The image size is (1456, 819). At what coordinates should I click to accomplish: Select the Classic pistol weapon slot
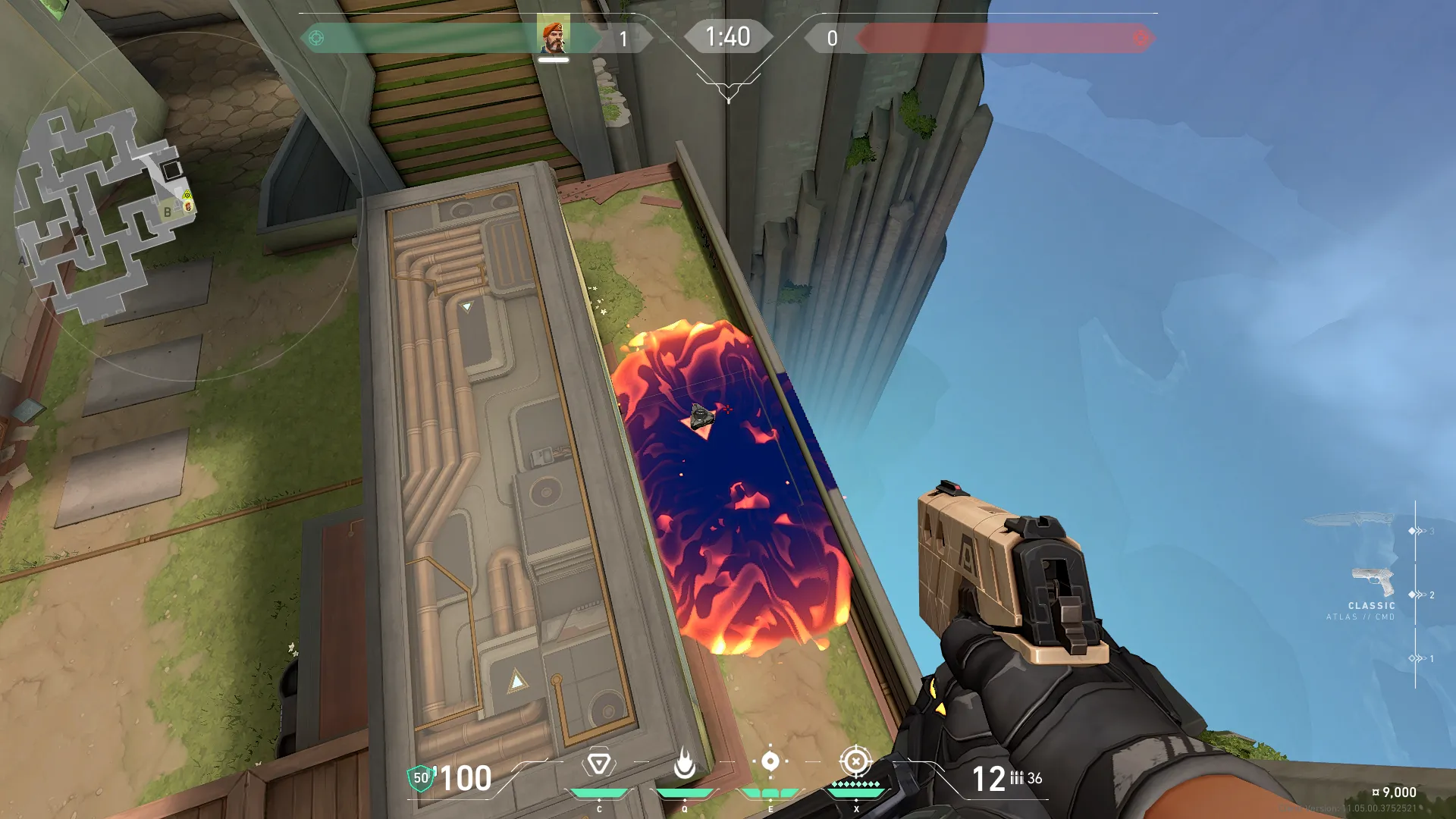coord(1373,582)
